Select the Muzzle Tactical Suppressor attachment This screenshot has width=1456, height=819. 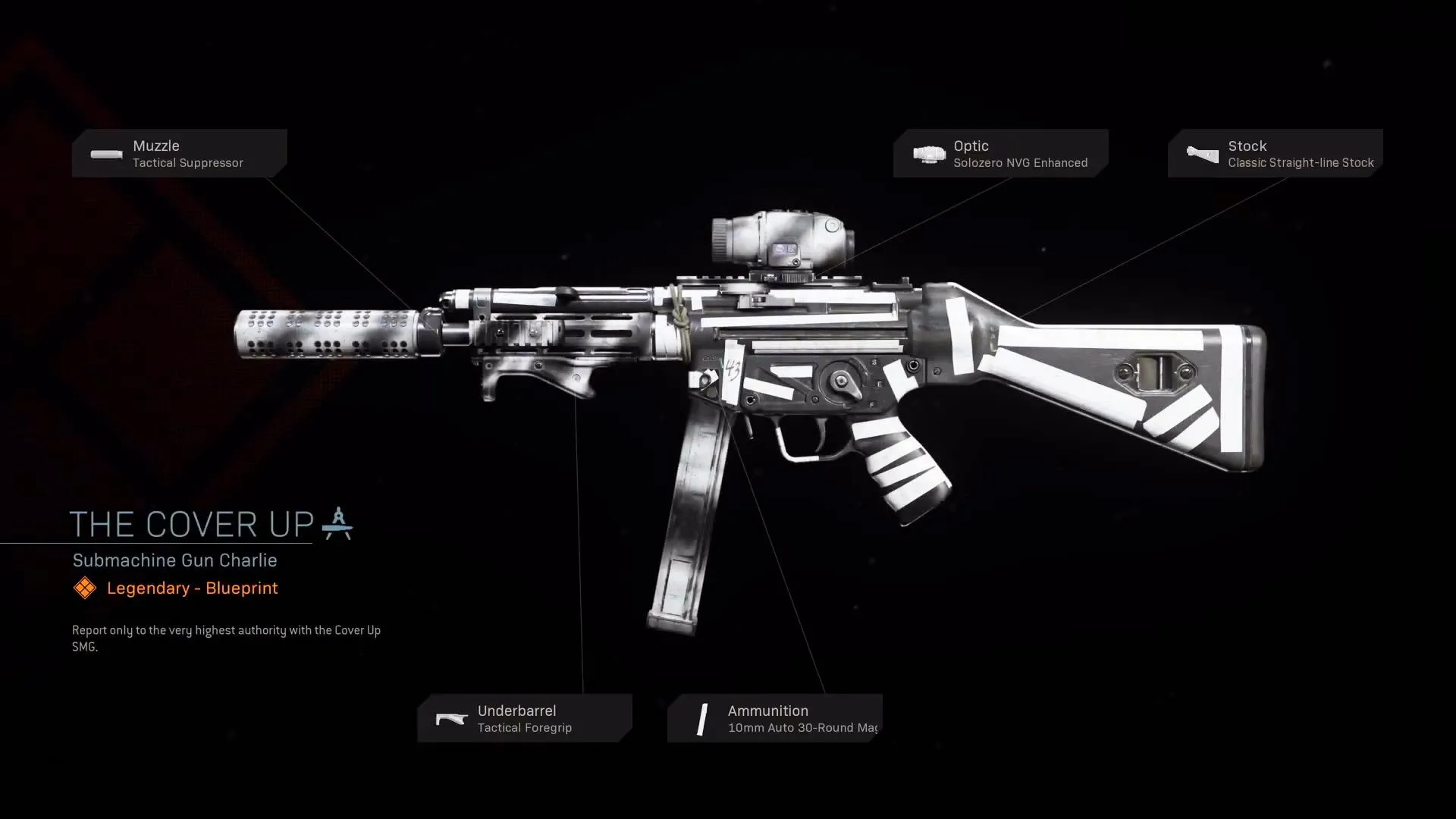click(x=180, y=153)
